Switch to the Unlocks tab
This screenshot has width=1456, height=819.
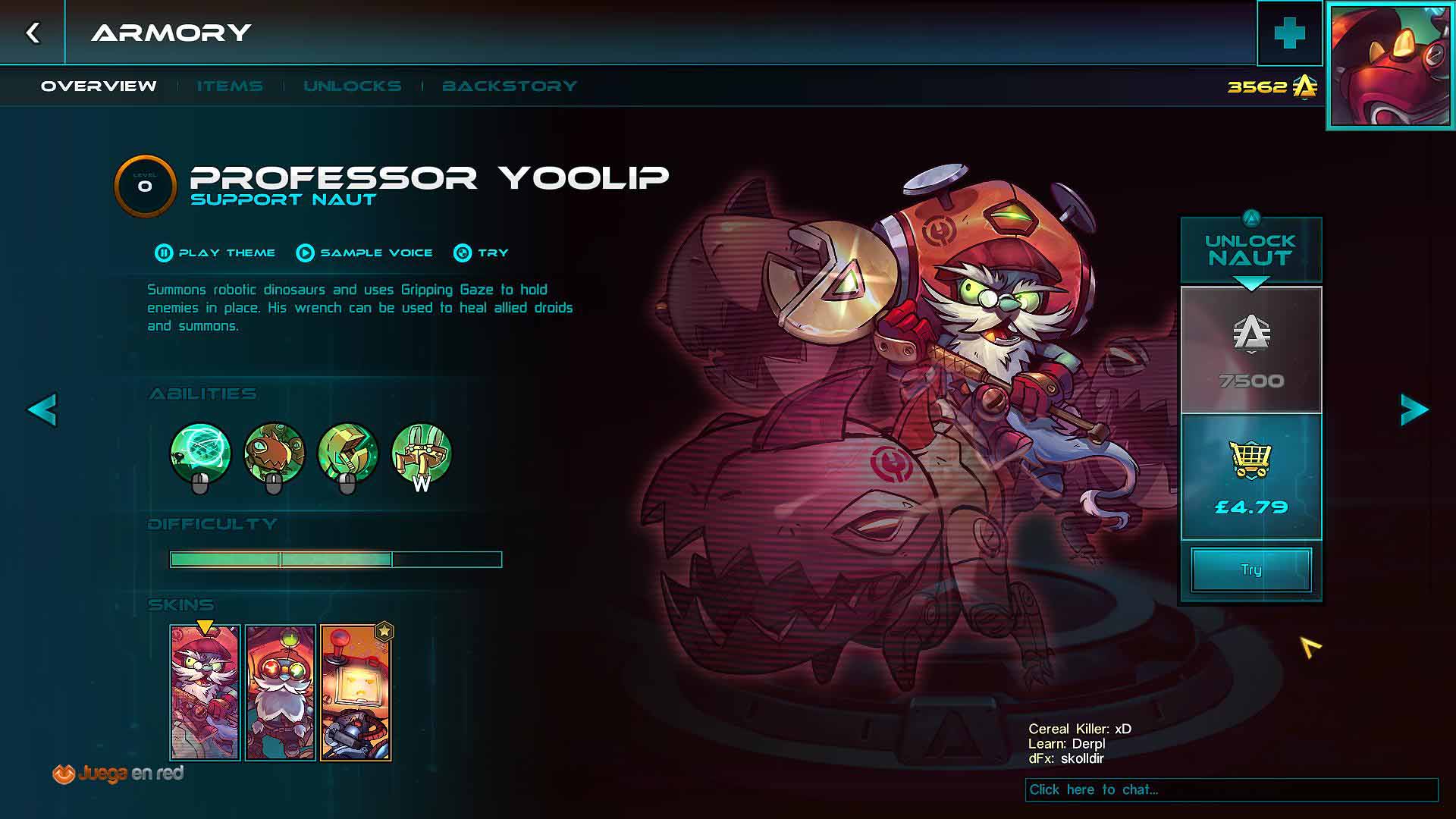point(353,86)
